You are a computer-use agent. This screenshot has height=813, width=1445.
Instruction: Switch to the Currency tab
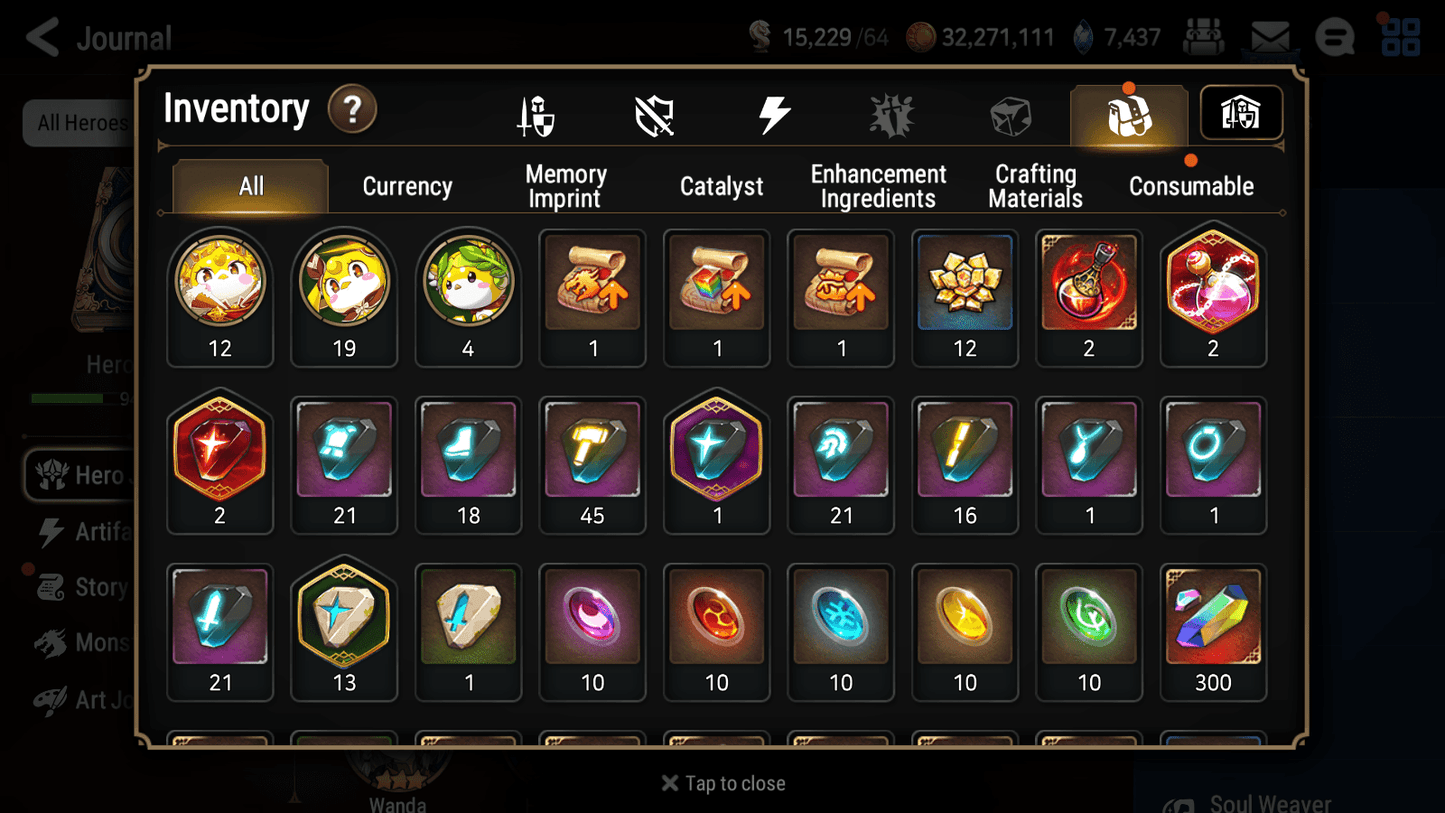[x=407, y=186]
